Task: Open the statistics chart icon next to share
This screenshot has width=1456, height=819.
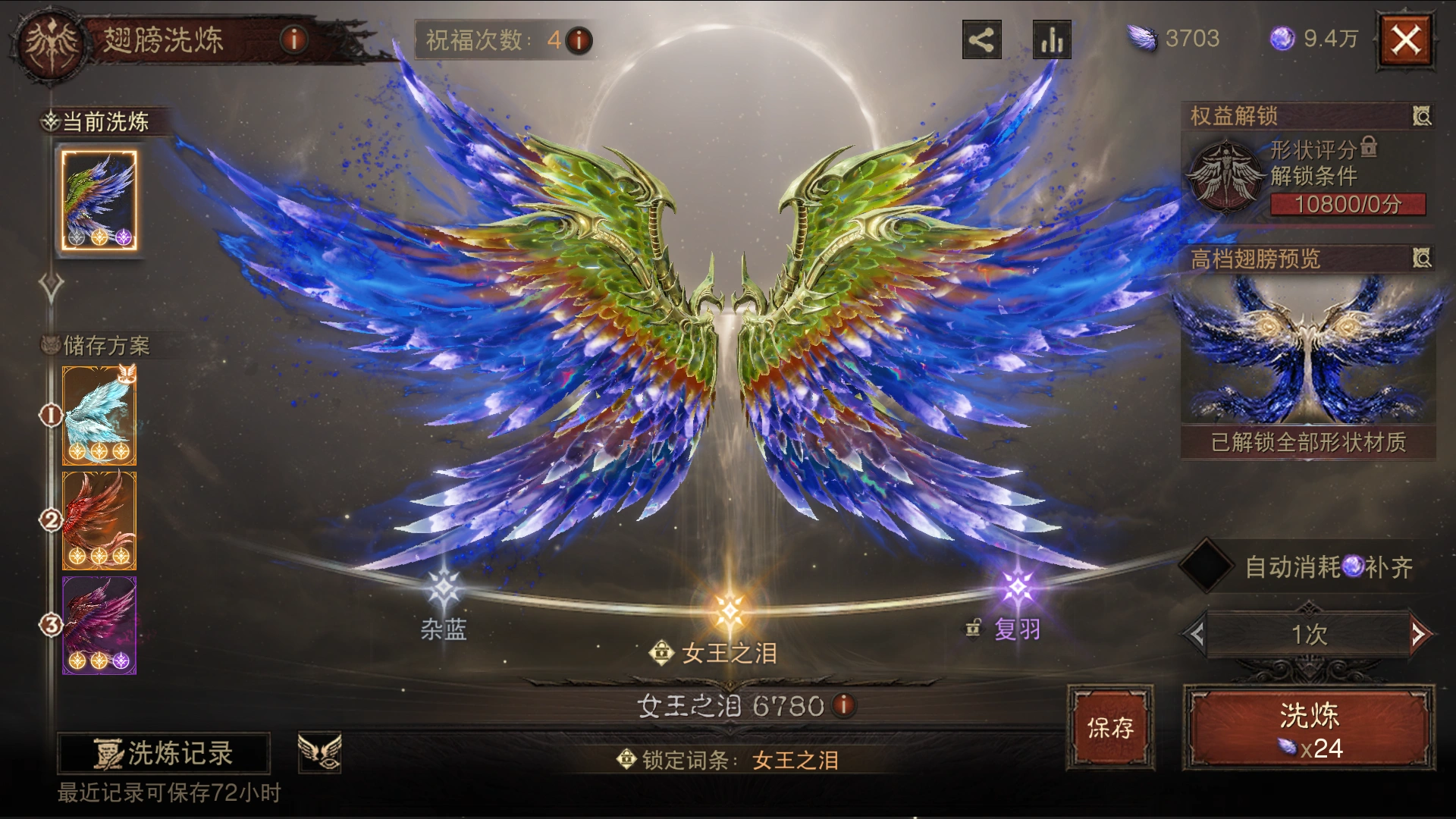Action: coord(1050,41)
